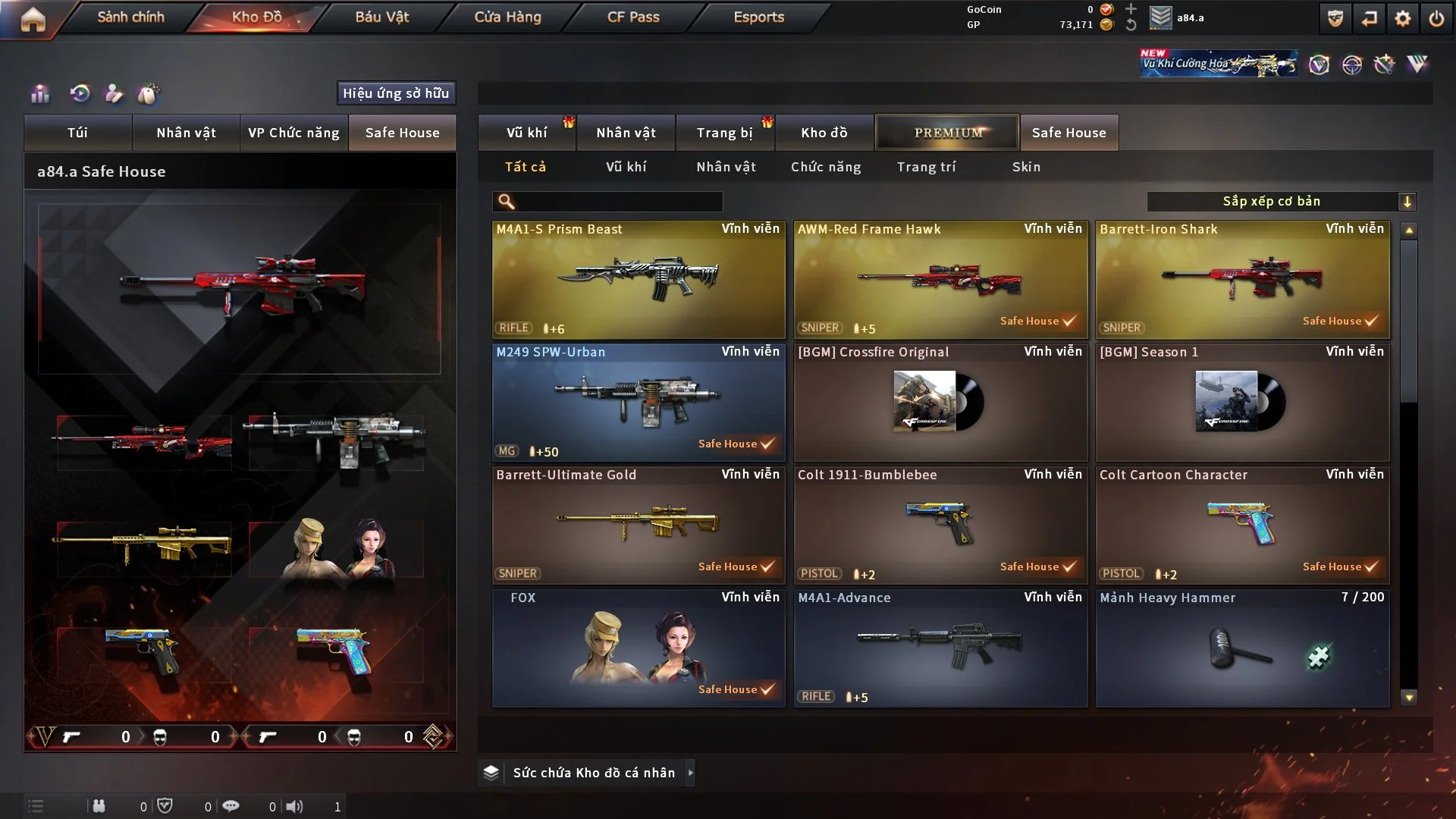Screen dimensions: 1456x819
Task: Open the Cửa Hàng shop tab
Action: (x=507, y=17)
